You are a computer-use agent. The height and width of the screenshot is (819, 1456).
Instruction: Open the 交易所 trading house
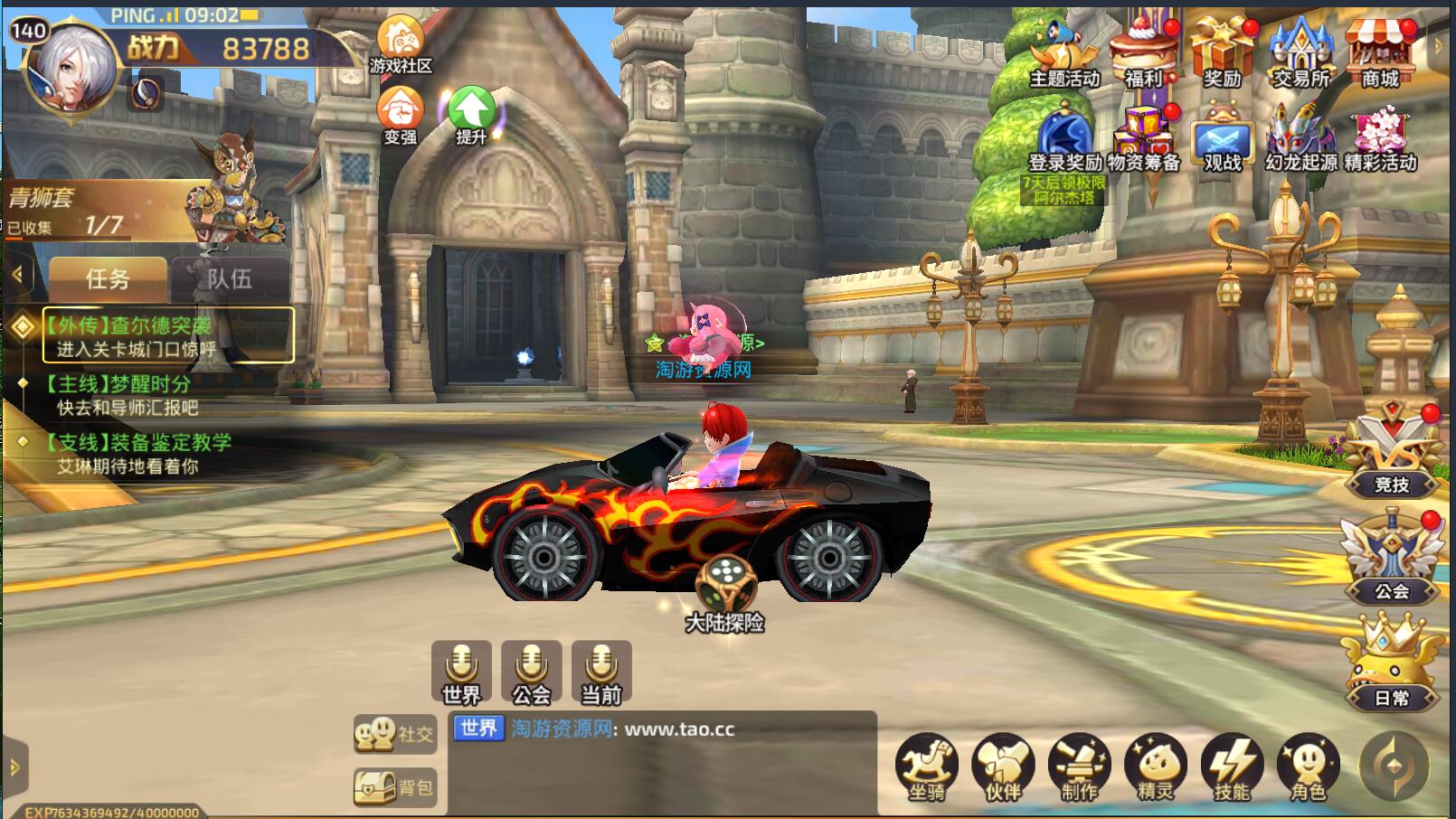tap(1301, 52)
